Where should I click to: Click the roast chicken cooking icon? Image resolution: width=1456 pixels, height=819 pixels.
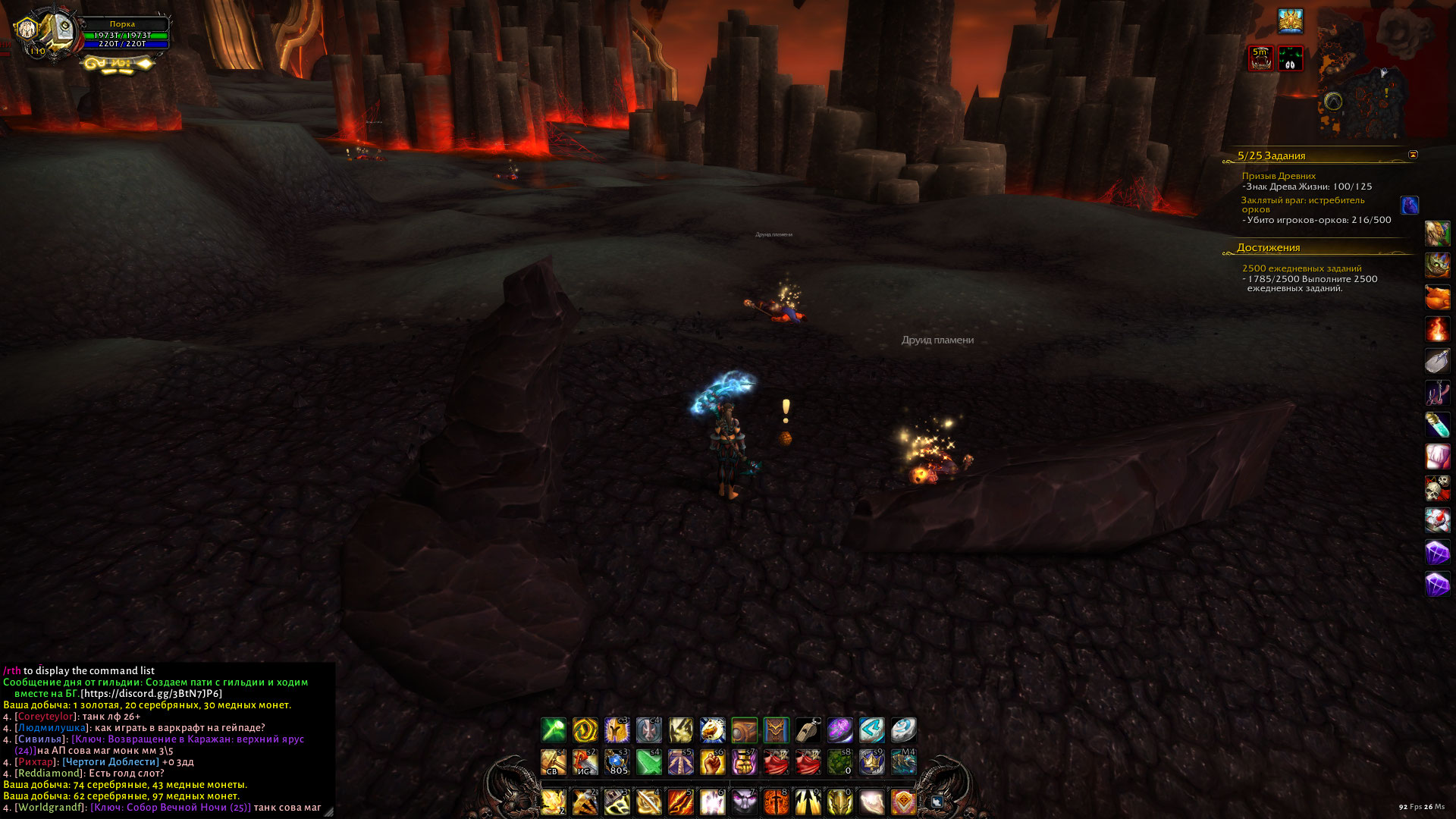point(1437,297)
